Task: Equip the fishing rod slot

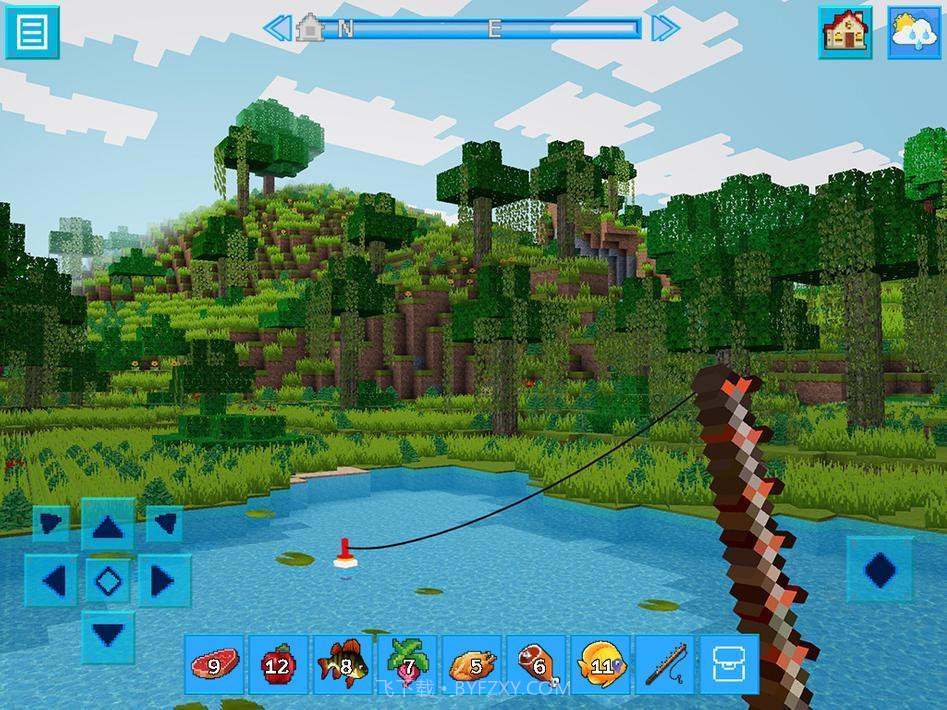Action: click(x=664, y=664)
